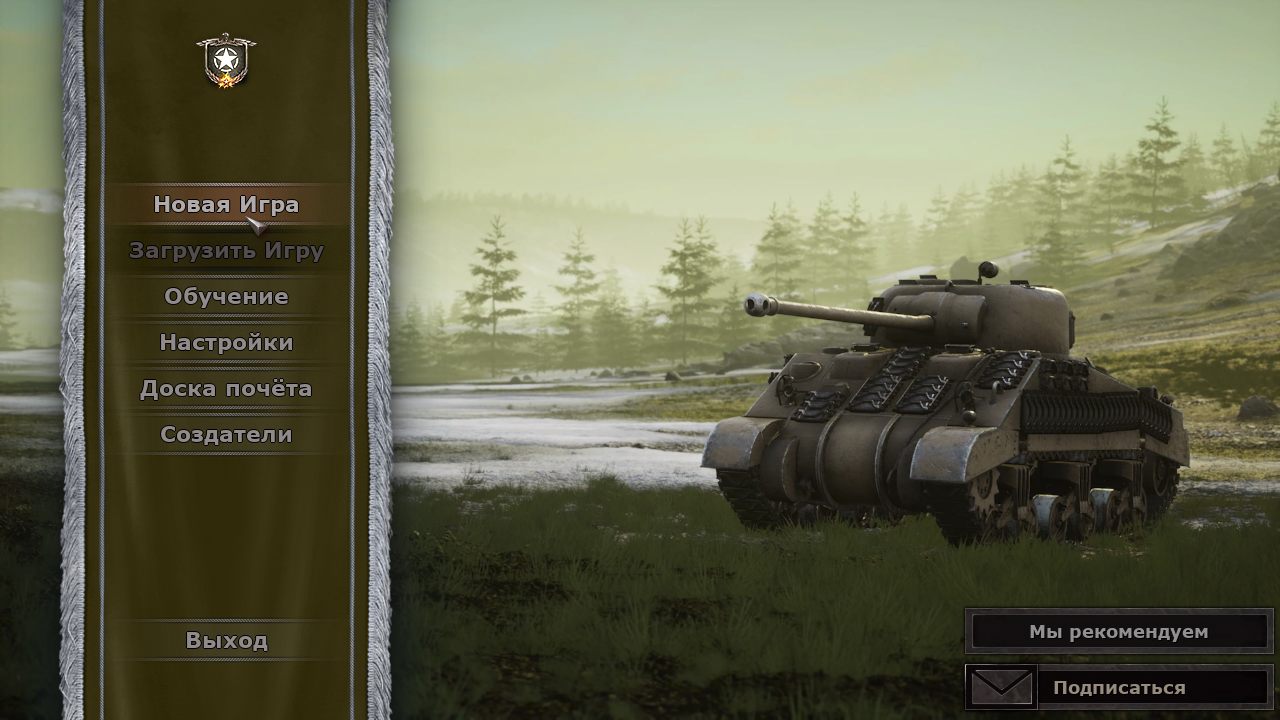Click the Подписаться subscribe button
Viewport: 1280px width, 720px height.
pyautogui.click(x=1118, y=687)
